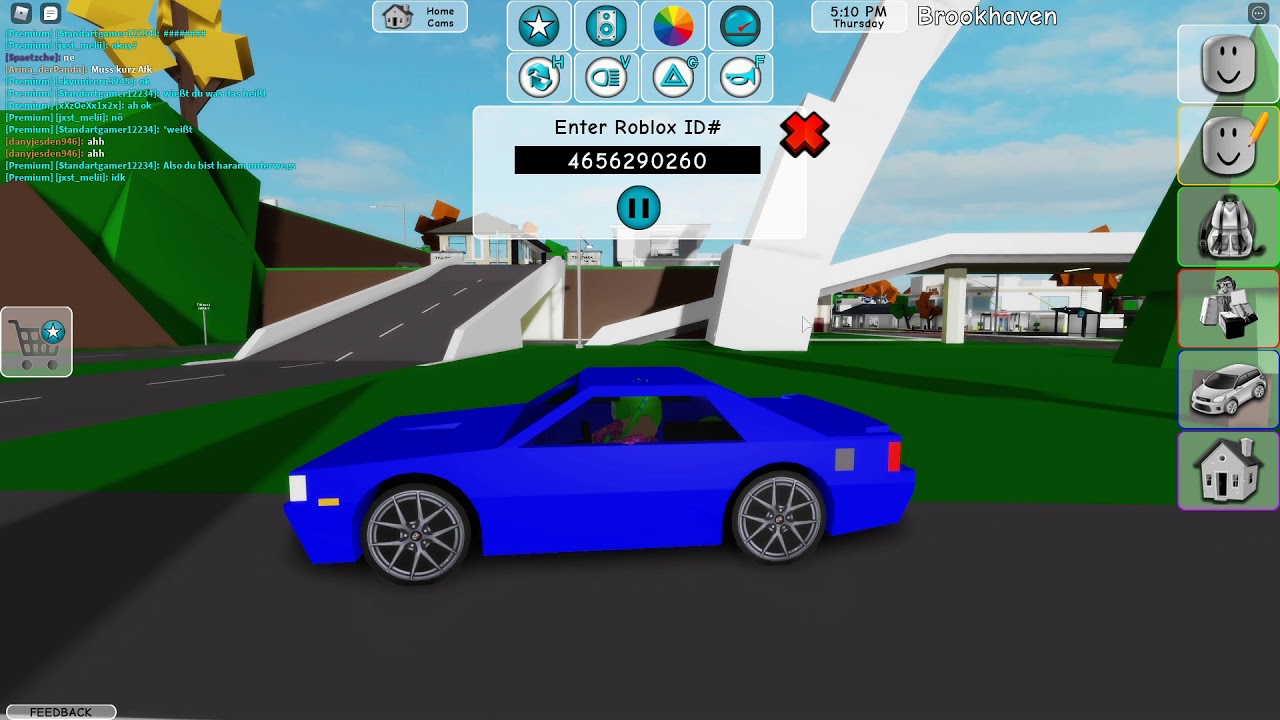Open the vehicle color wheel picker
This screenshot has height=720, width=1280.
[673, 27]
